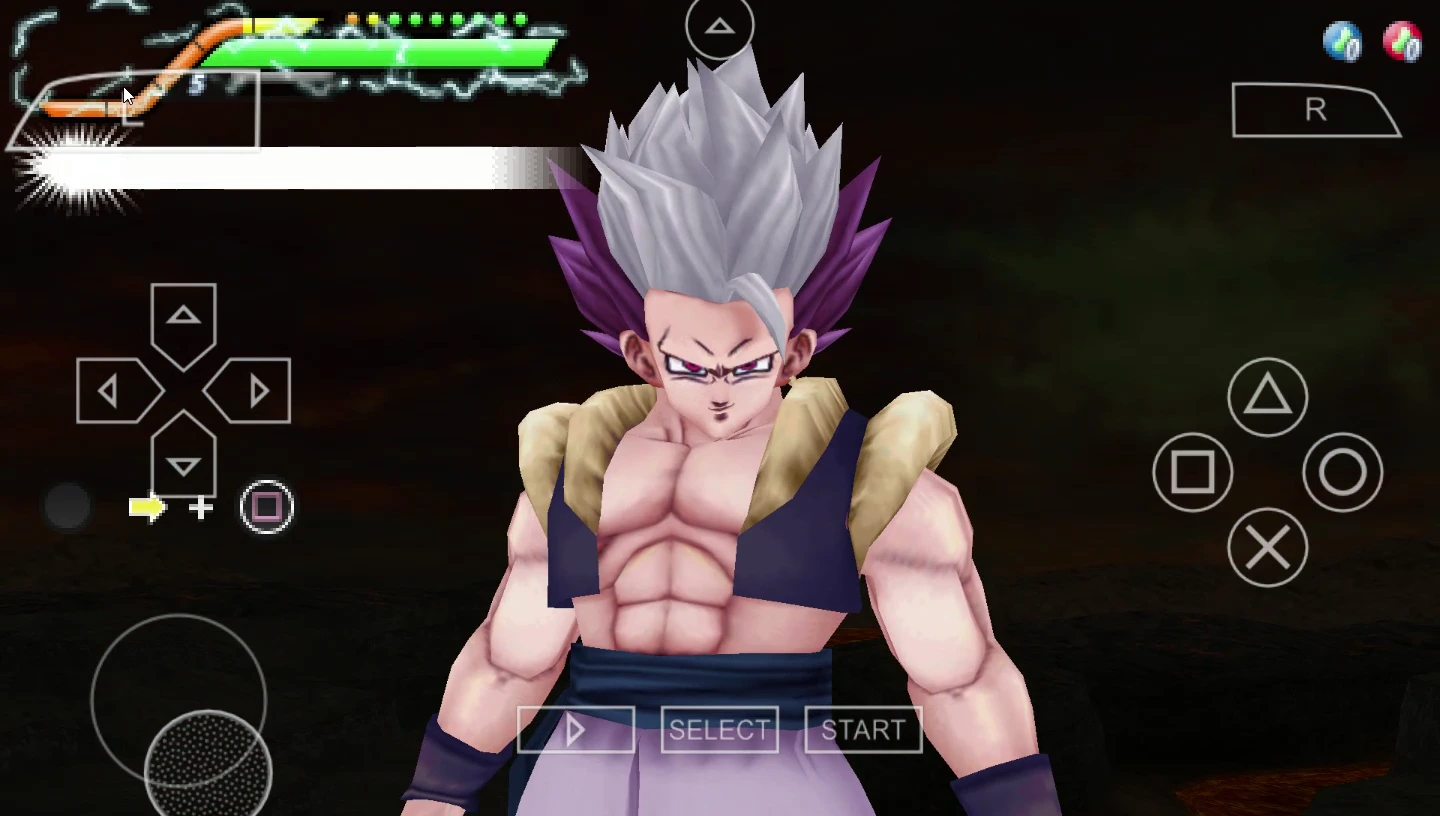The height and width of the screenshot is (816, 1440).
Task: Hit the cross action button
Action: (x=1267, y=547)
